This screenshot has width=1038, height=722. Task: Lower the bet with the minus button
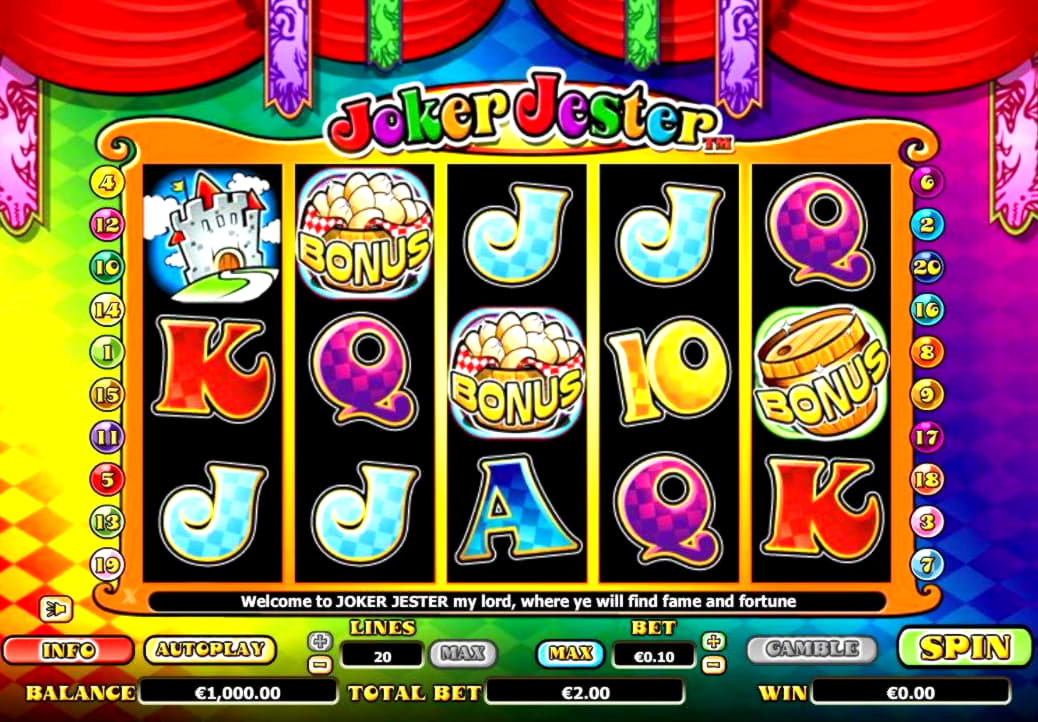click(714, 664)
